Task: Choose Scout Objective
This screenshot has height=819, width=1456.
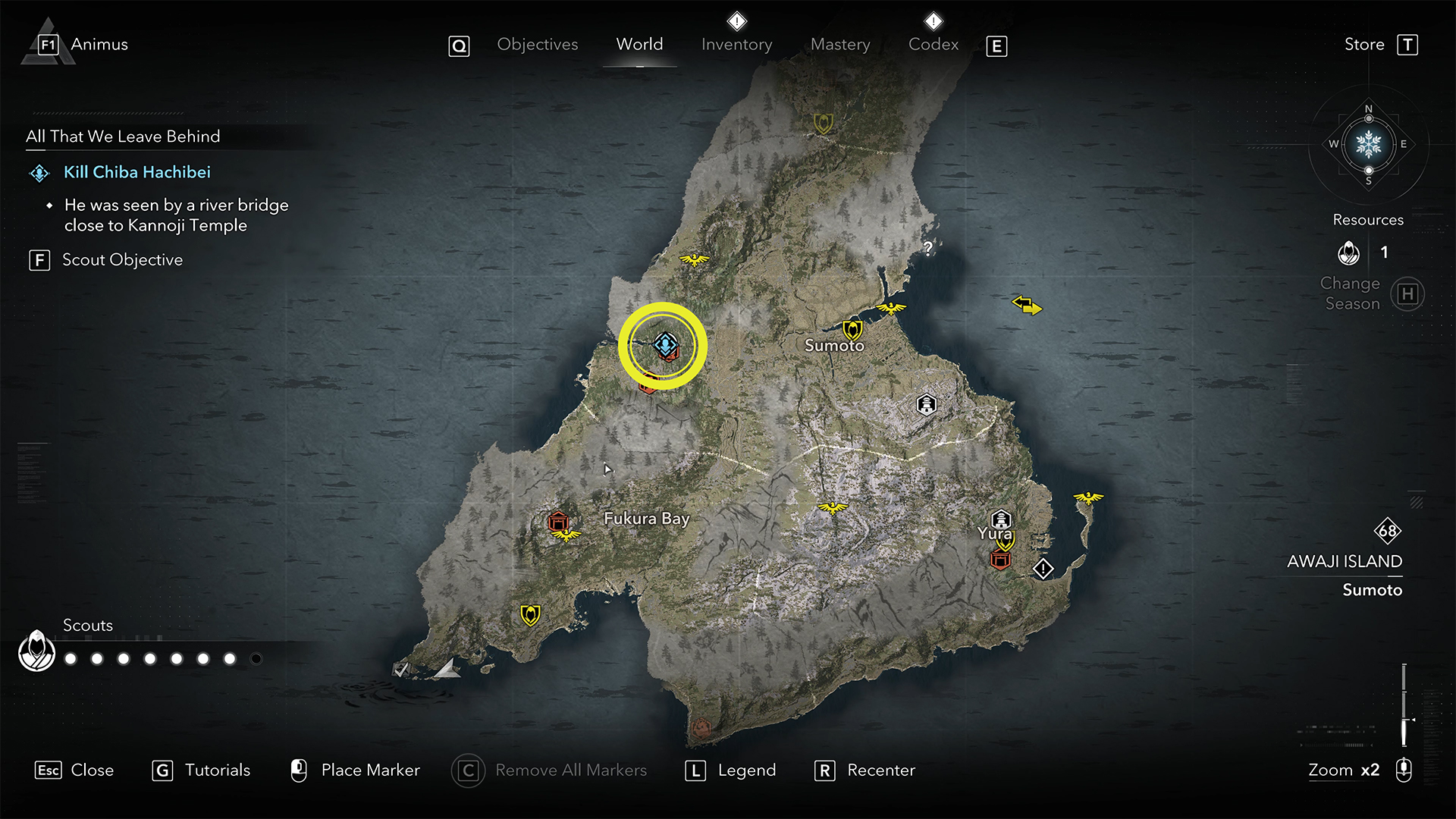Action: [122, 260]
